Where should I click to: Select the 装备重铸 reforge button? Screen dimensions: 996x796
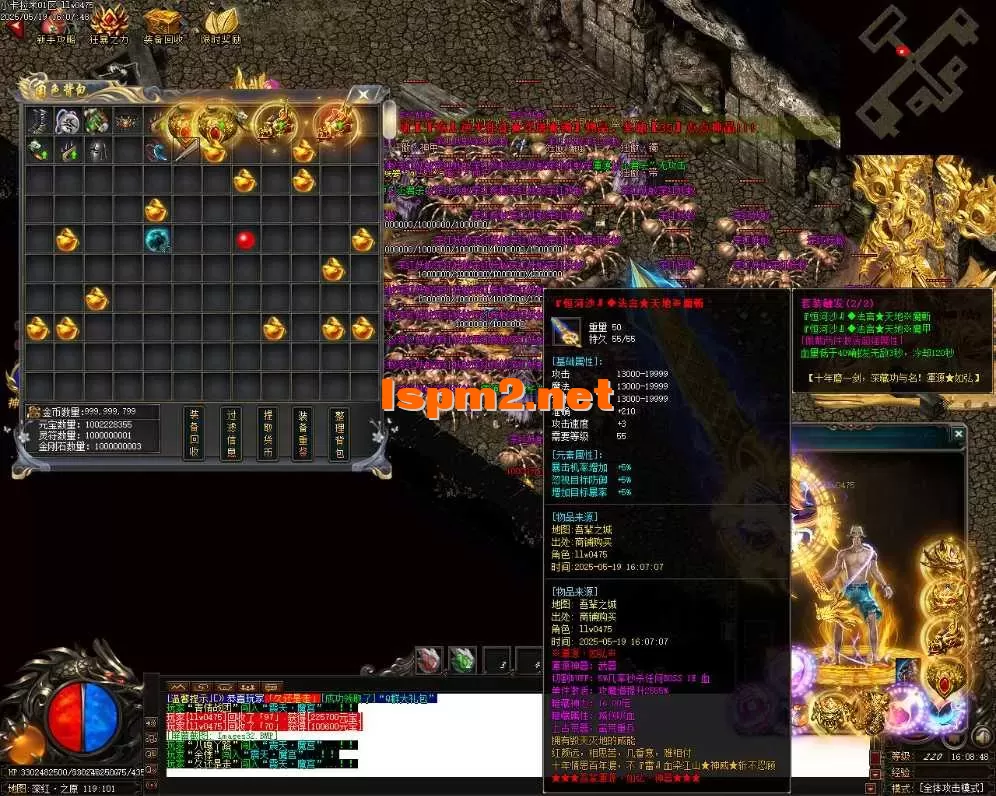[x=303, y=434]
